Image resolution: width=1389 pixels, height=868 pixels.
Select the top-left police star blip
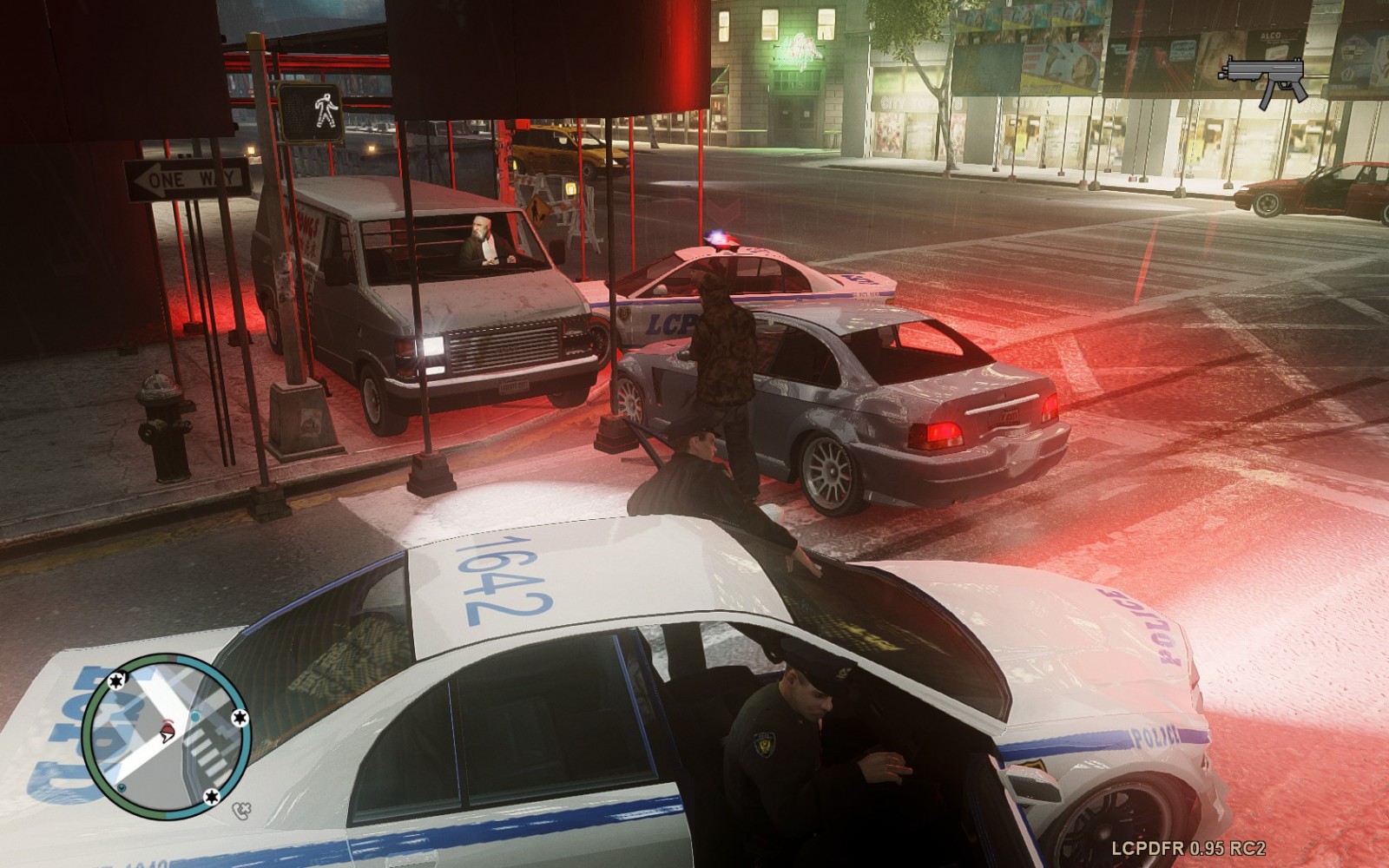(116, 682)
